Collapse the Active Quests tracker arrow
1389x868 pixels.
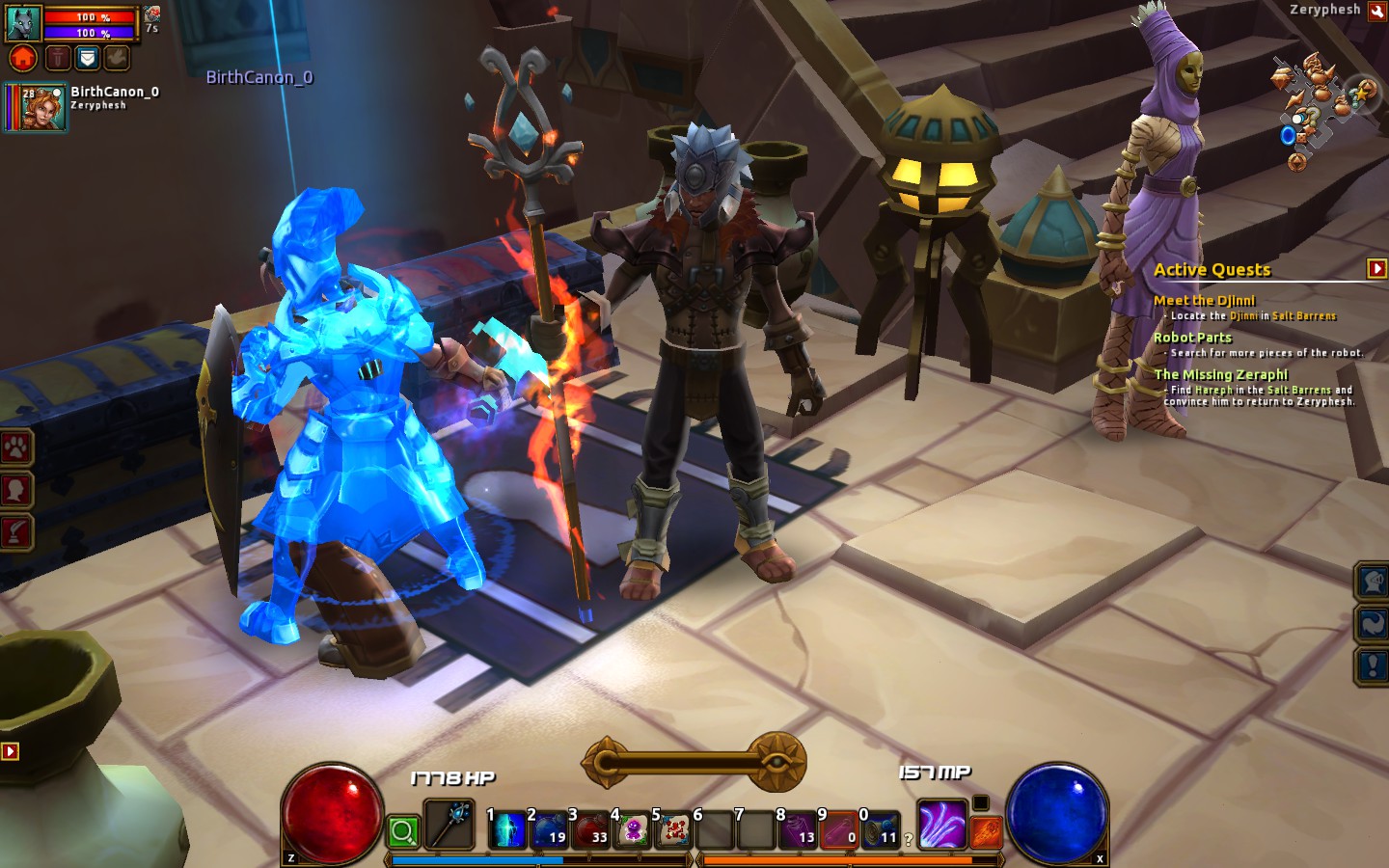pos(1376,269)
